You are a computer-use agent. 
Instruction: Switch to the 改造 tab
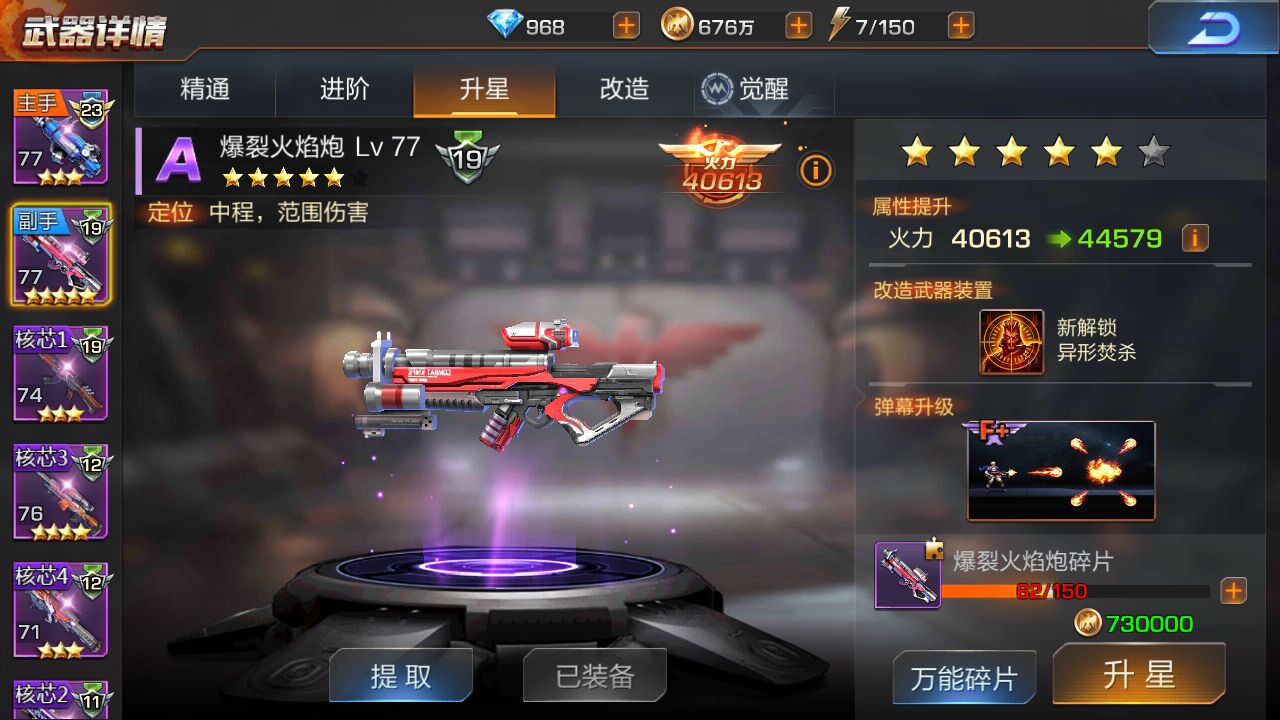coord(622,89)
